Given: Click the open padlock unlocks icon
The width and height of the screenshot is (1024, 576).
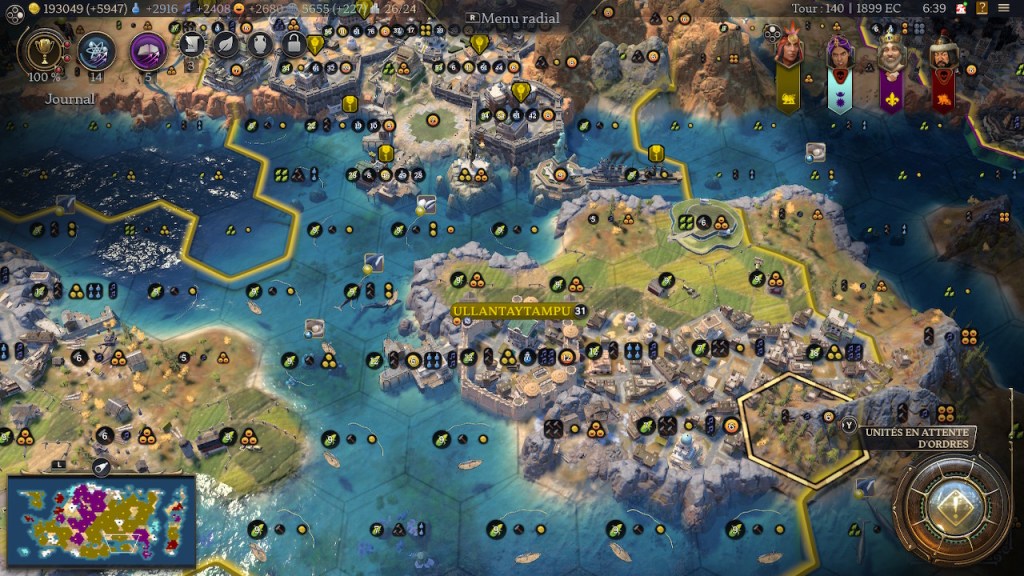Looking at the screenshot, I should [293, 43].
